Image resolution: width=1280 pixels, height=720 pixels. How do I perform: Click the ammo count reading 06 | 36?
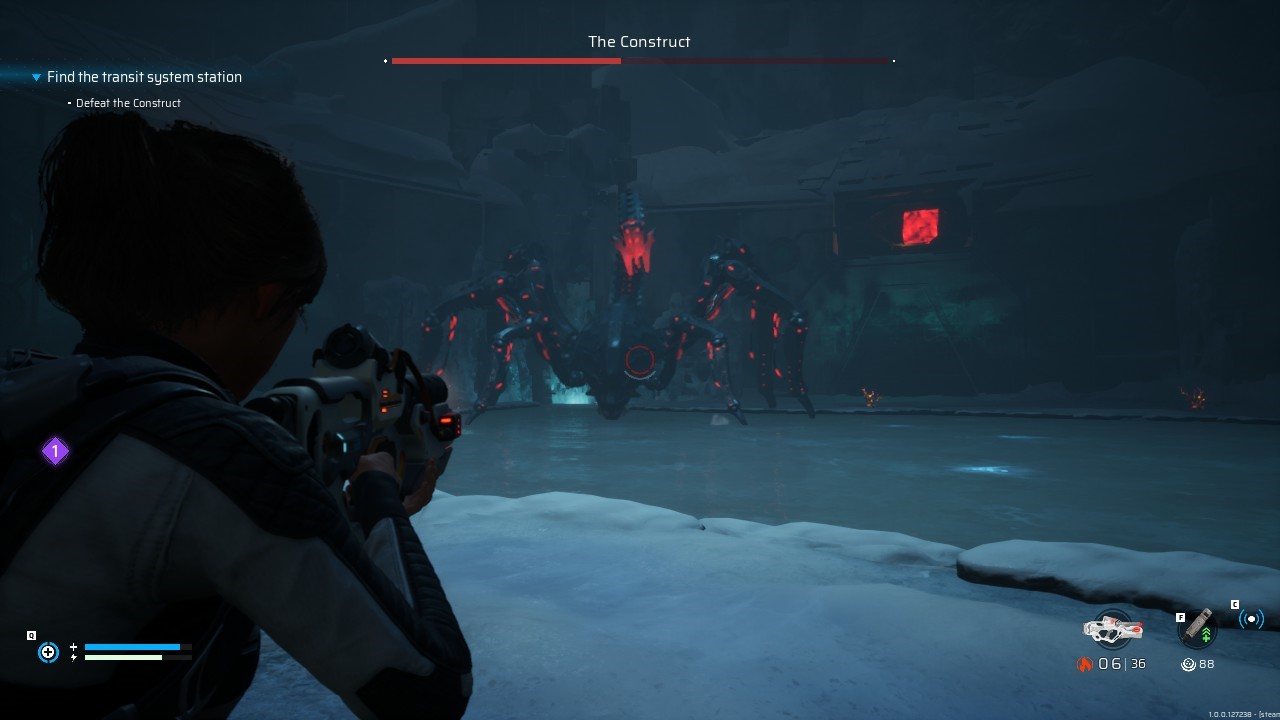(1120, 663)
